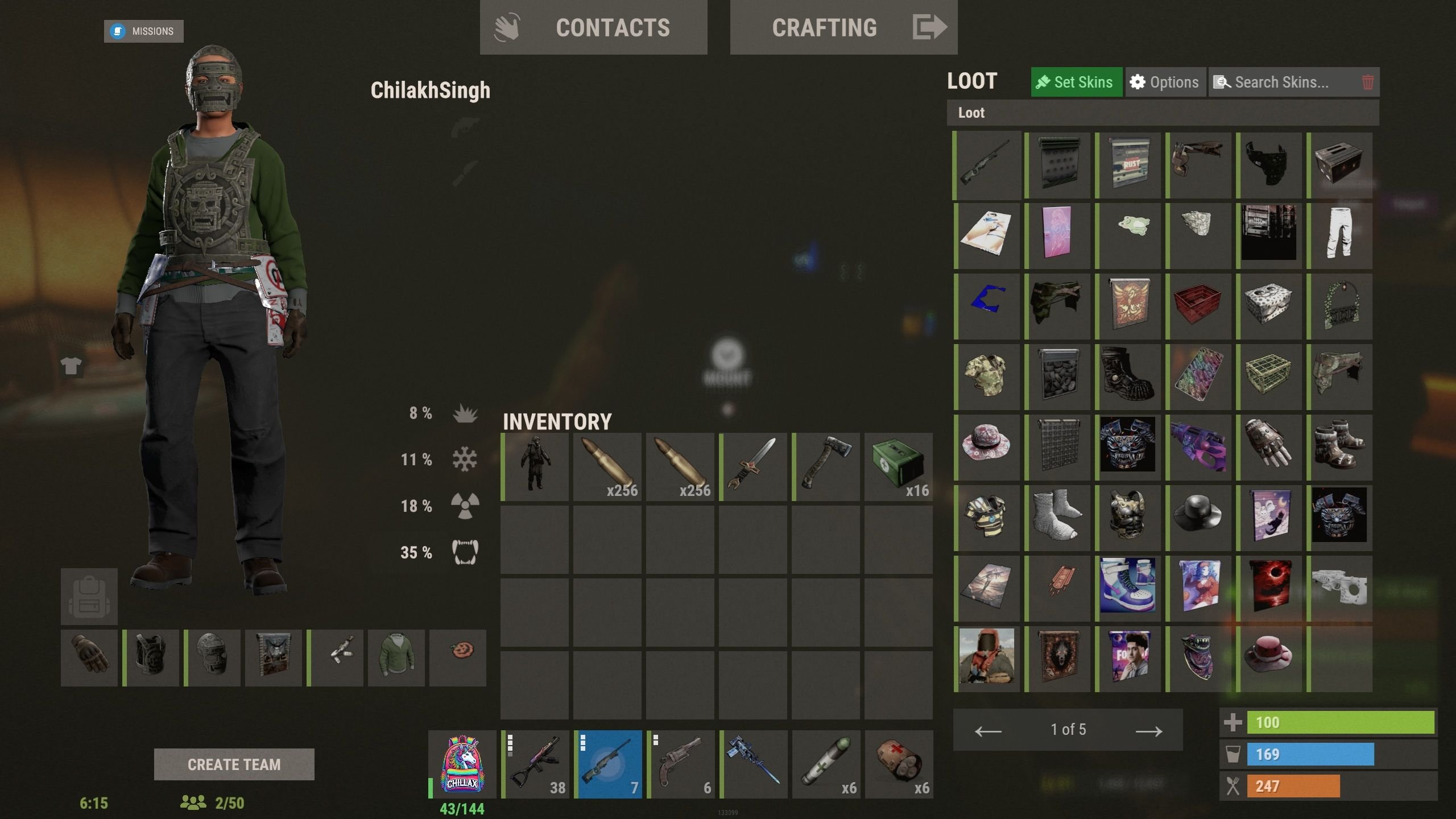
Task: Go to the next loot page
Action: 1148,730
